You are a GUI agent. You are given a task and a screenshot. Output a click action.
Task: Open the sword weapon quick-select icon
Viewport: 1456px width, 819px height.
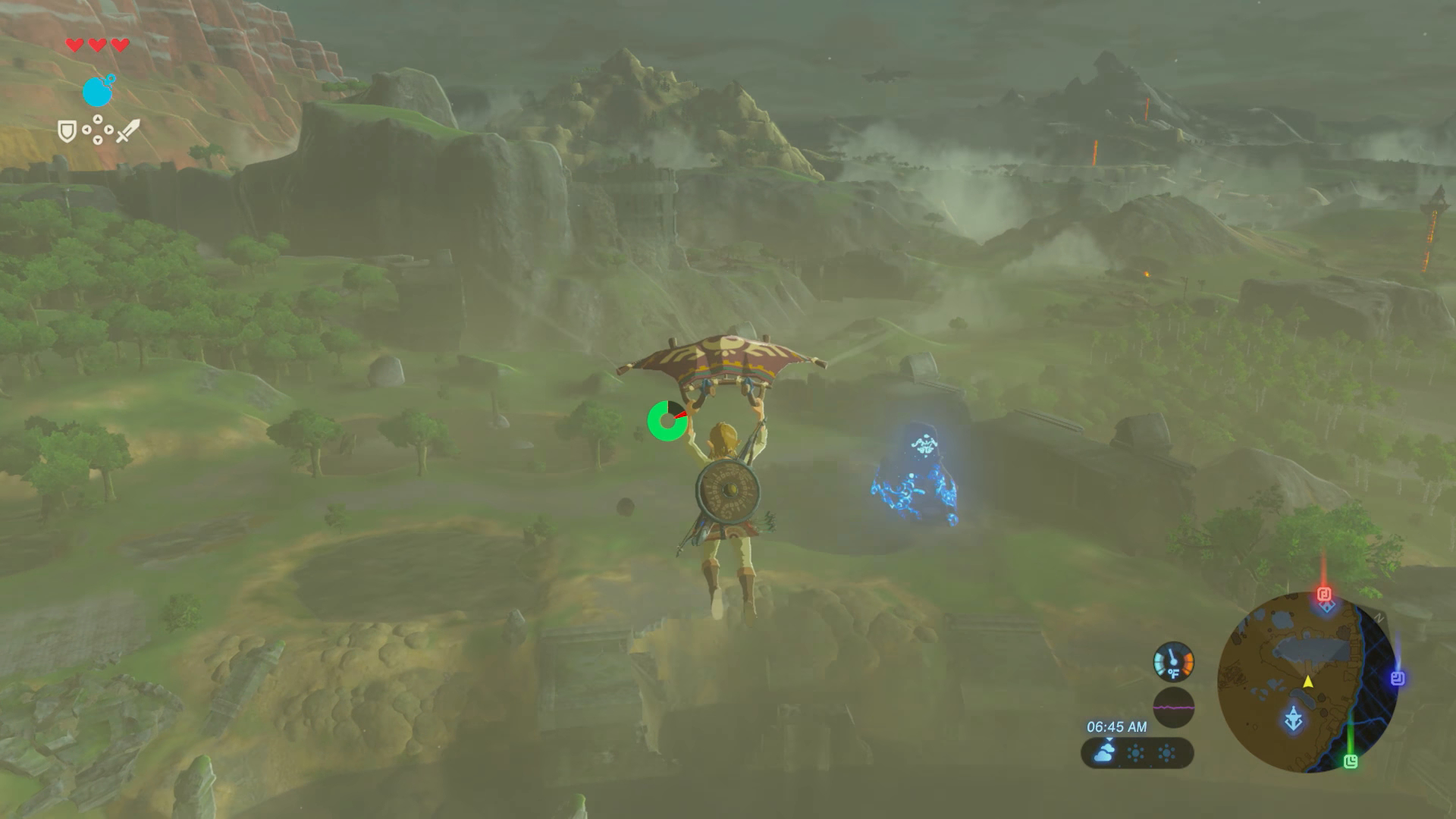tap(127, 130)
